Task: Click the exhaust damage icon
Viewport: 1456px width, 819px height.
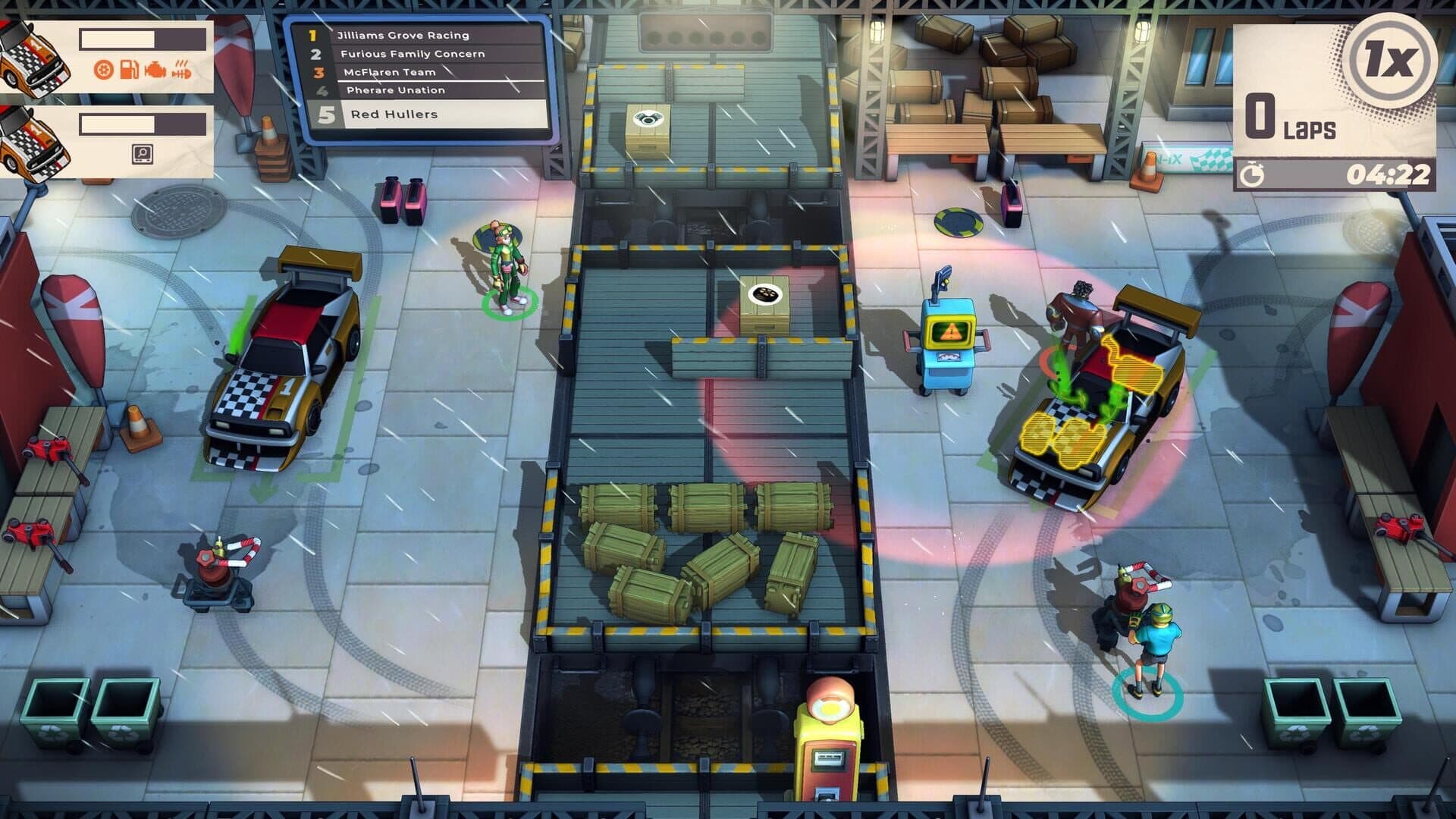Action: [181, 70]
